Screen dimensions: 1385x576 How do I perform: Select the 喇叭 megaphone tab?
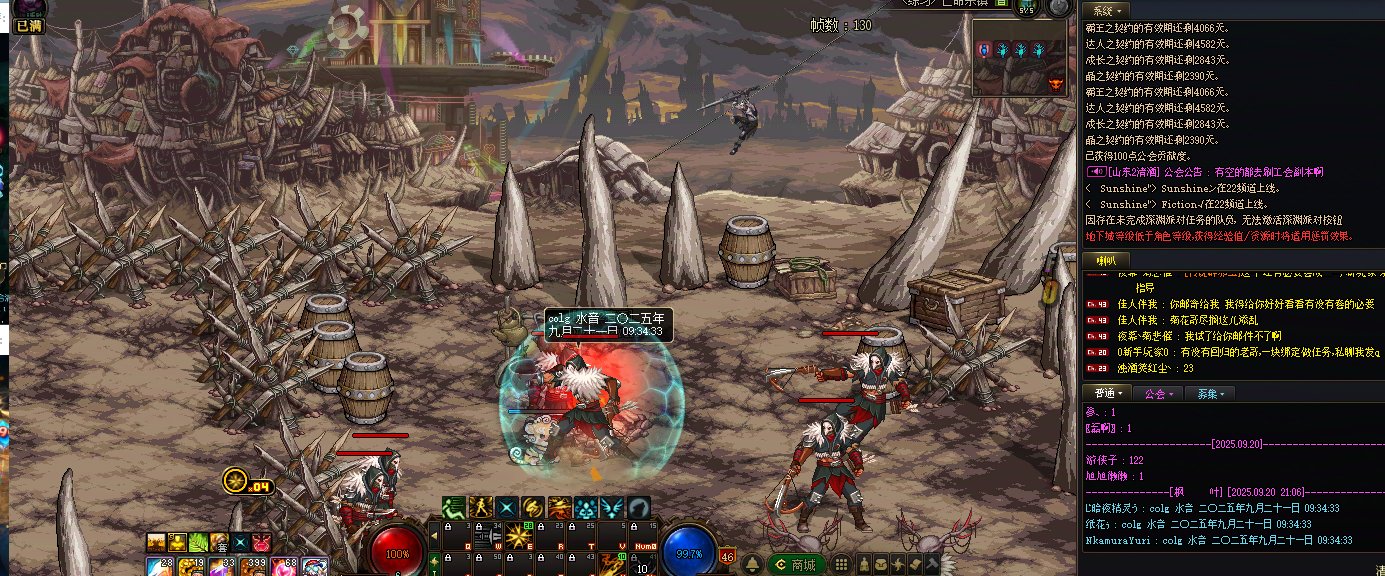1105,261
